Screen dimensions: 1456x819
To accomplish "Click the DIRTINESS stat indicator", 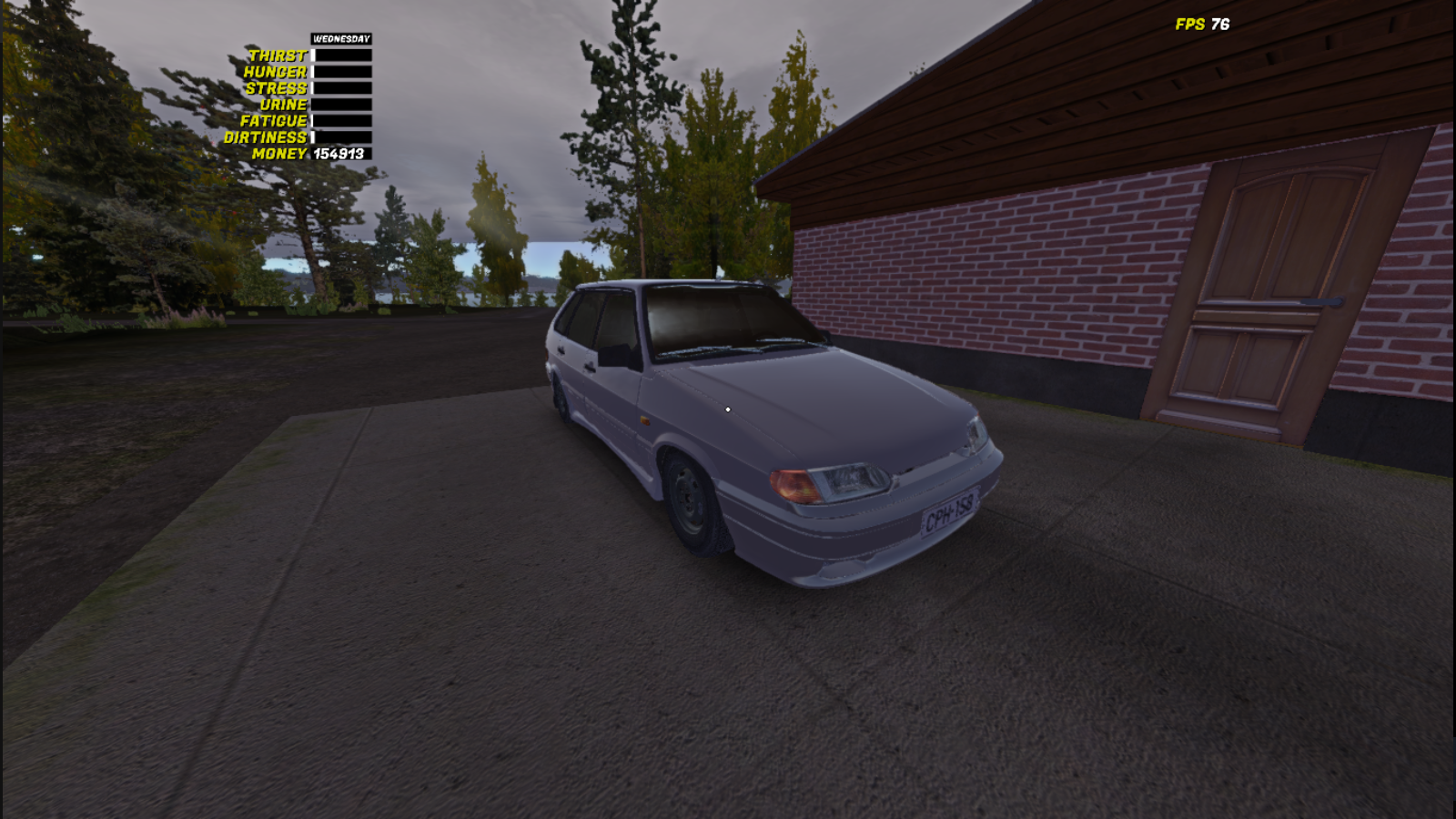I will pyautogui.click(x=268, y=136).
